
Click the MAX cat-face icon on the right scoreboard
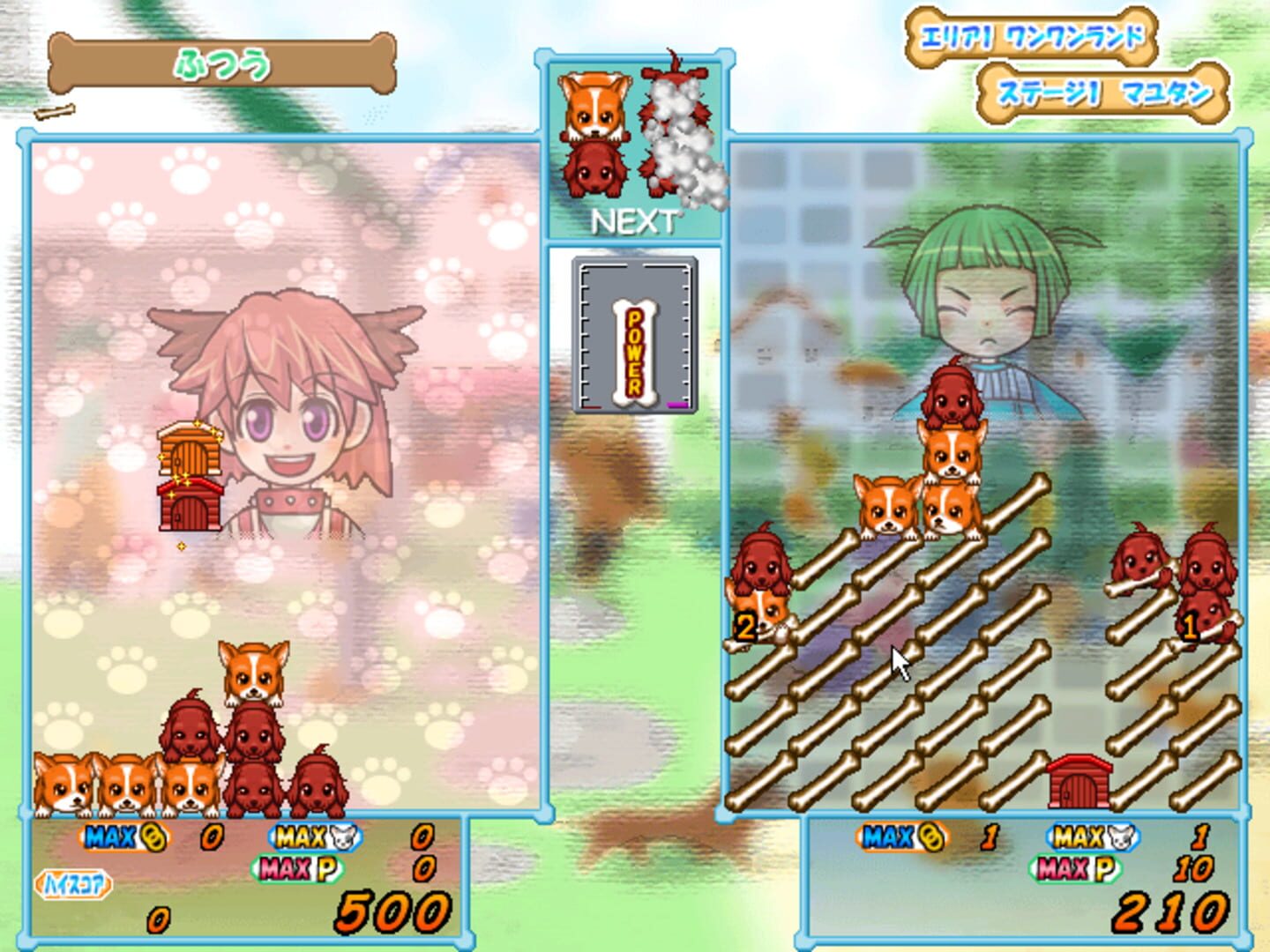tap(1094, 837)
